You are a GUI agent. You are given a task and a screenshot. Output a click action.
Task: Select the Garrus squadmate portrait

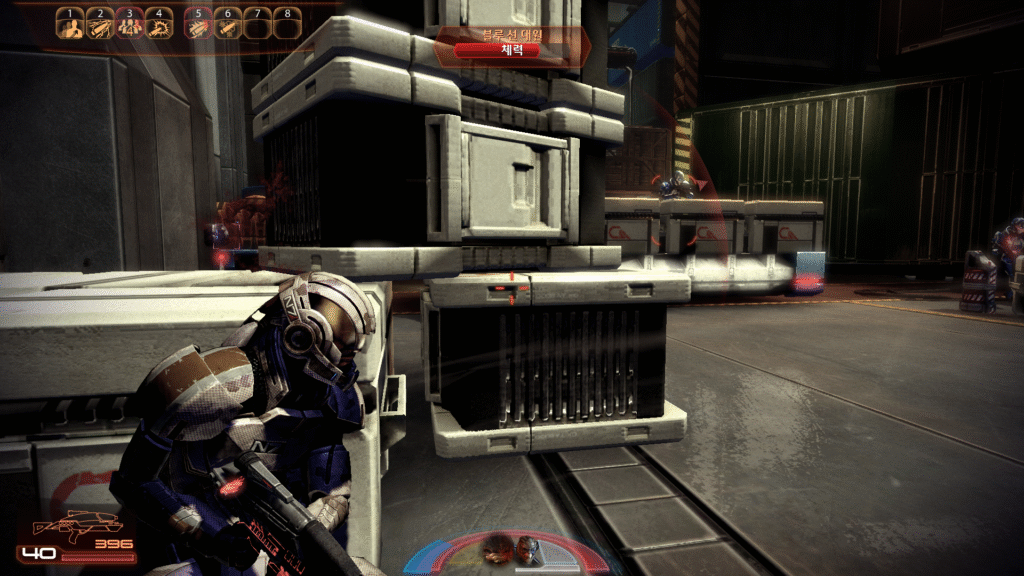click(x=527, y=549)
